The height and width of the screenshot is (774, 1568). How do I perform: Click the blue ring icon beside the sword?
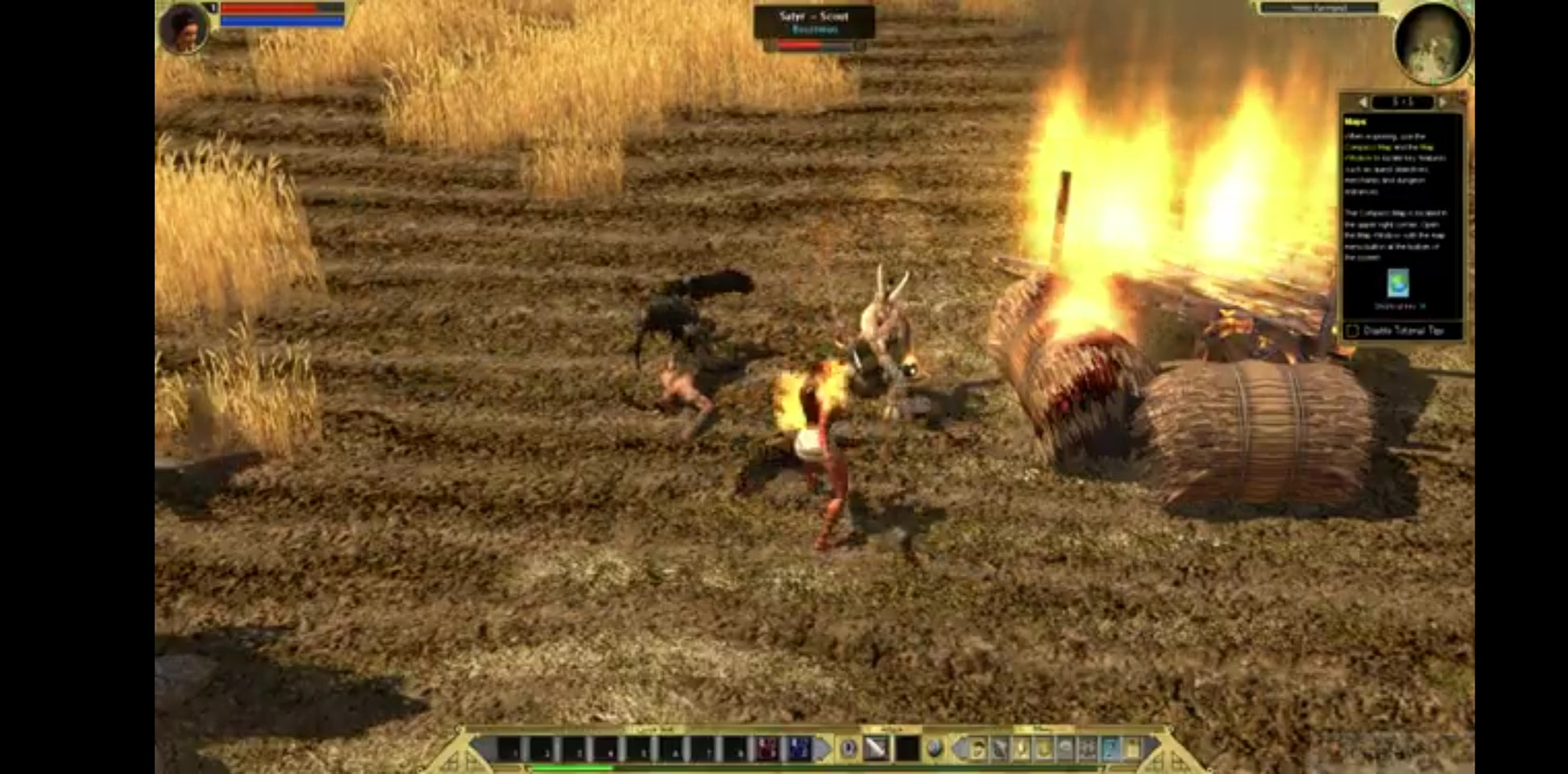(848, 749)
